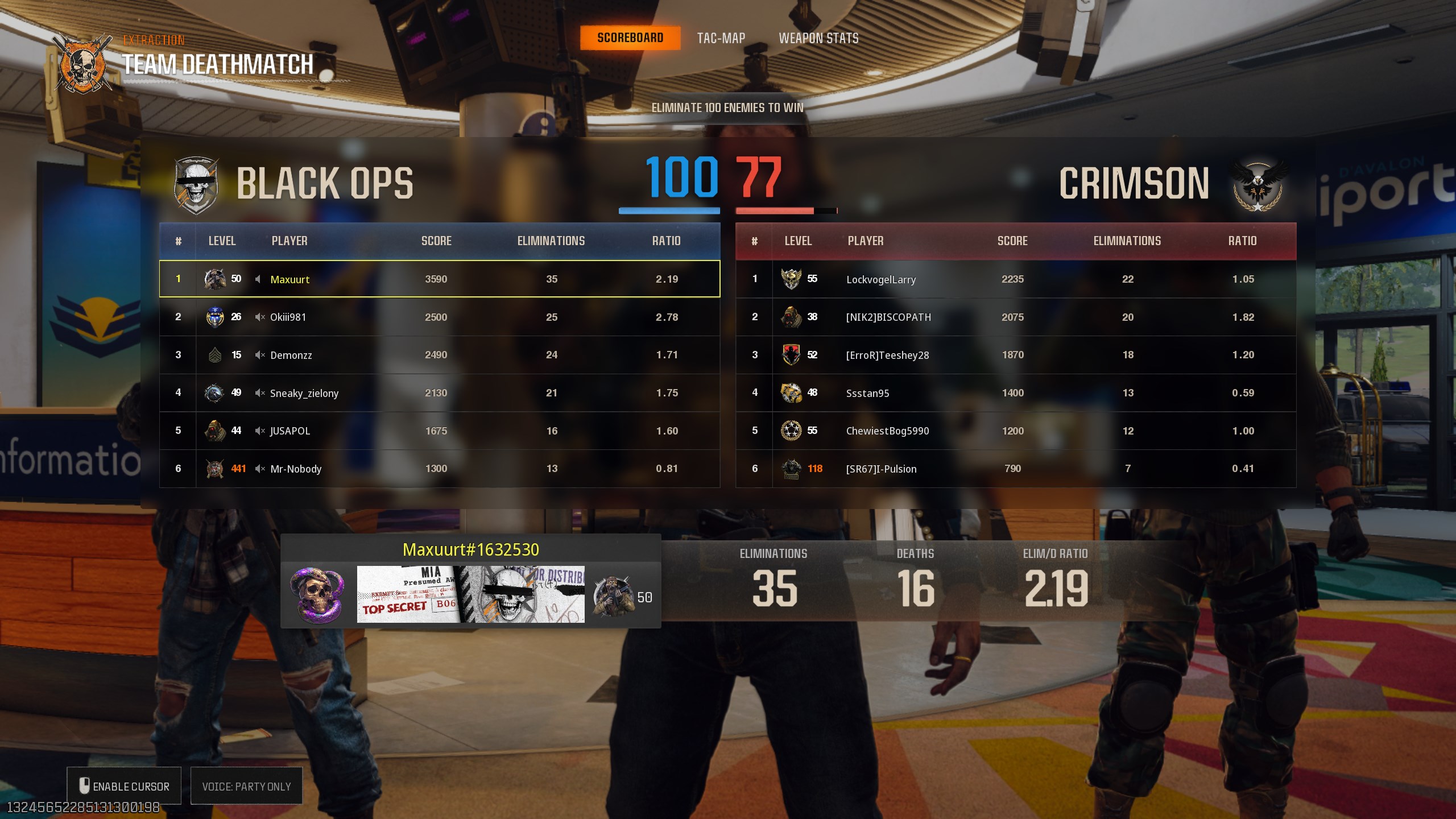Unmute Okiii981 via the speaker icon
Screen dimensions: 1456x819
(260, 317)
